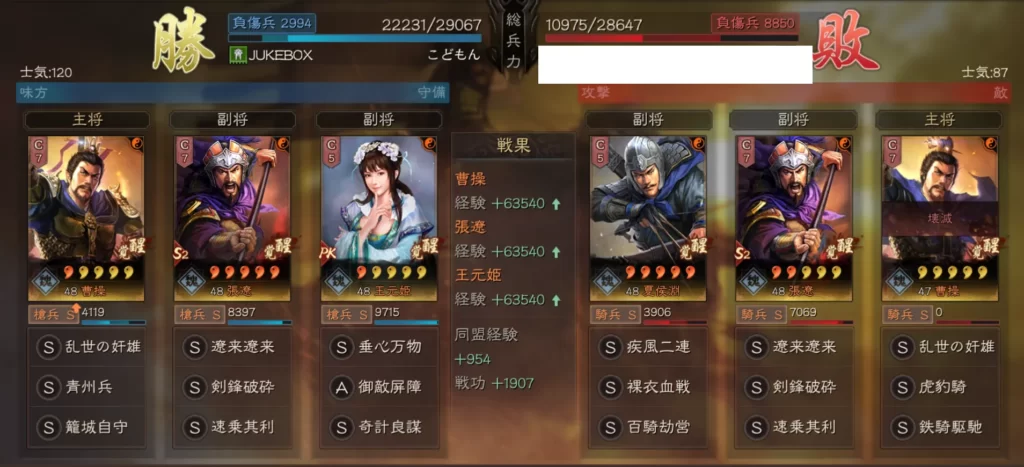View the 裸衣血戦 skill
Screen dimensions: 1024x467
point(645,386)
